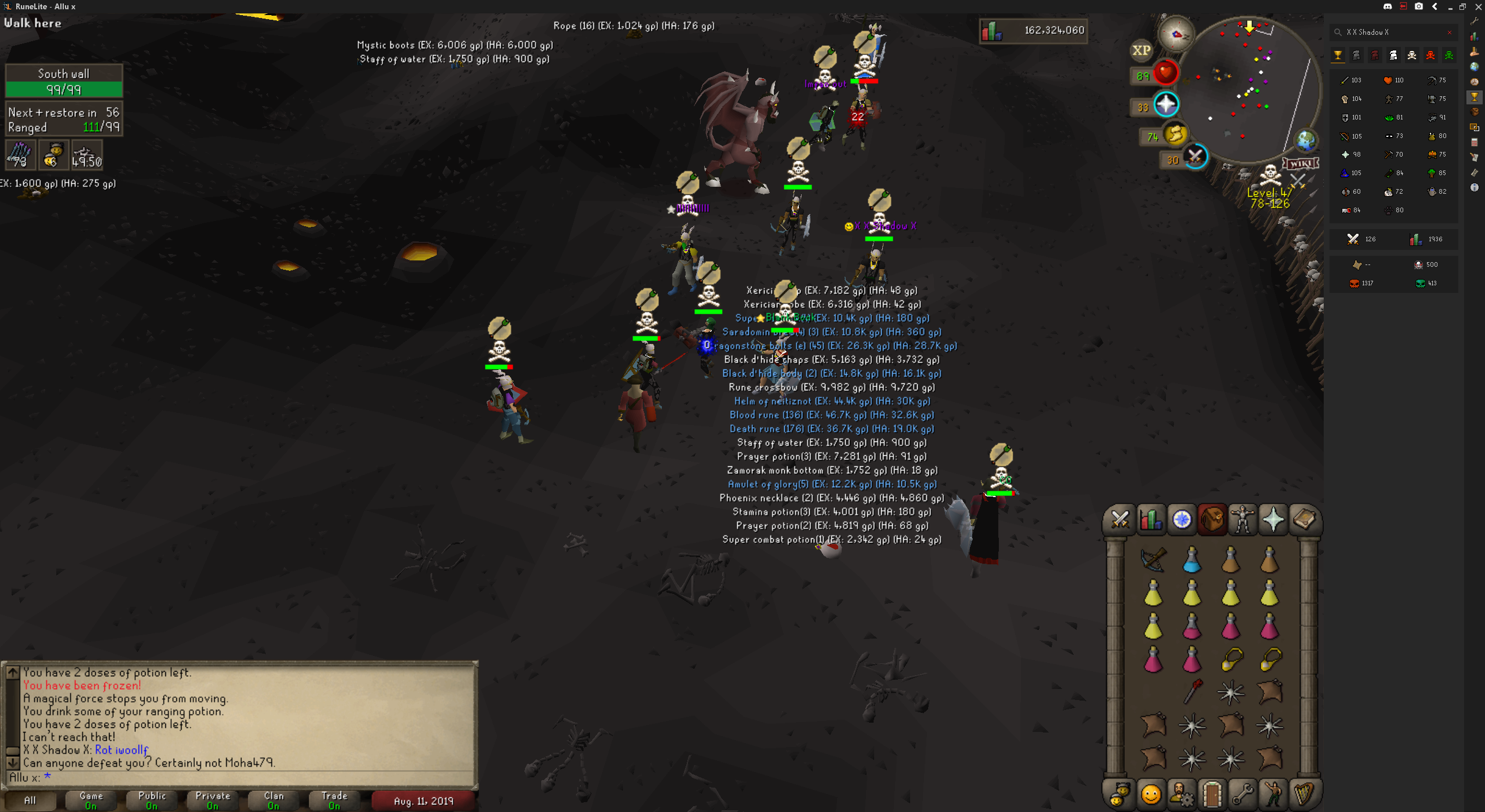Click the compass to face north
The image size is (1485, 812).
(1176, 34)
